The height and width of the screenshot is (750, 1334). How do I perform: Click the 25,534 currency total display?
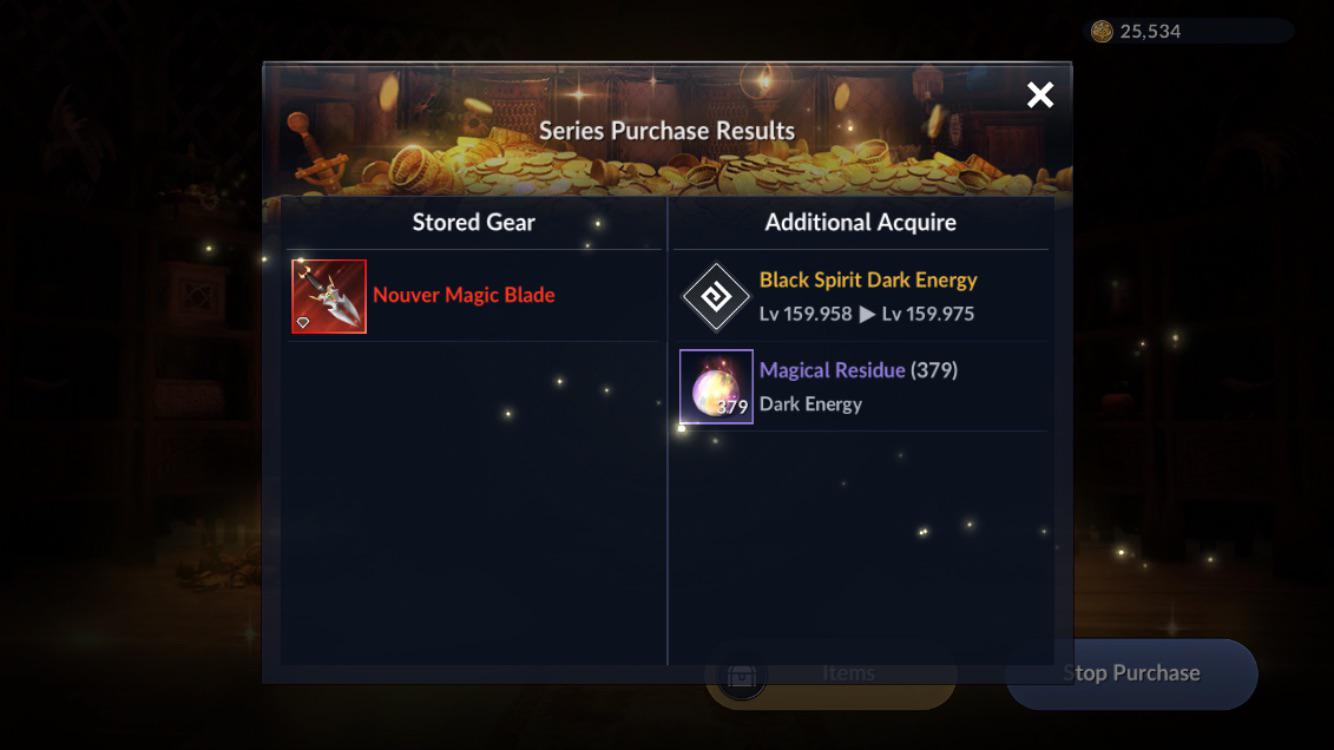[1152, 31]
